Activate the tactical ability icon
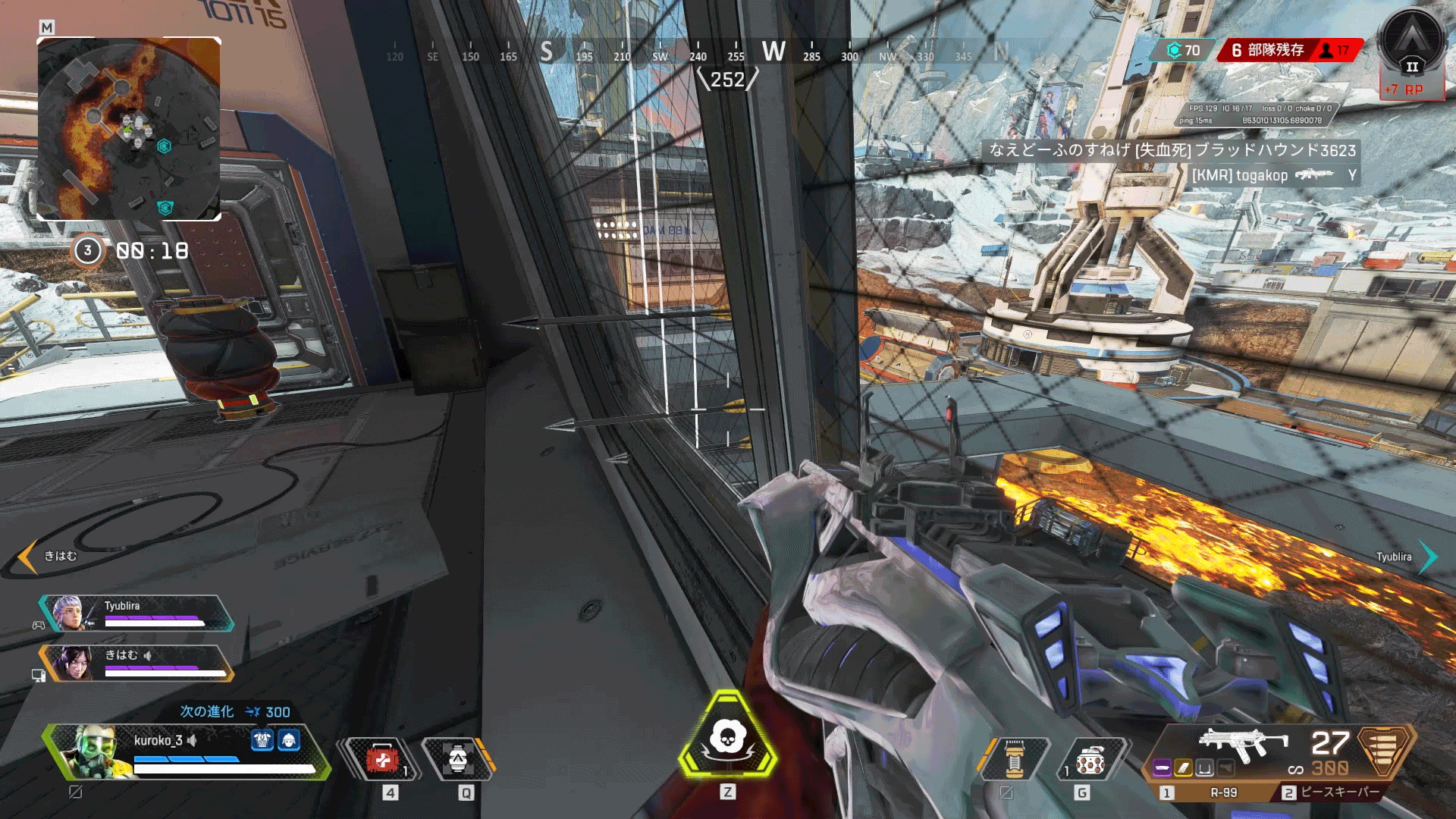Image resolution: width=1456 pixels, height=819 pixels. 457,758
